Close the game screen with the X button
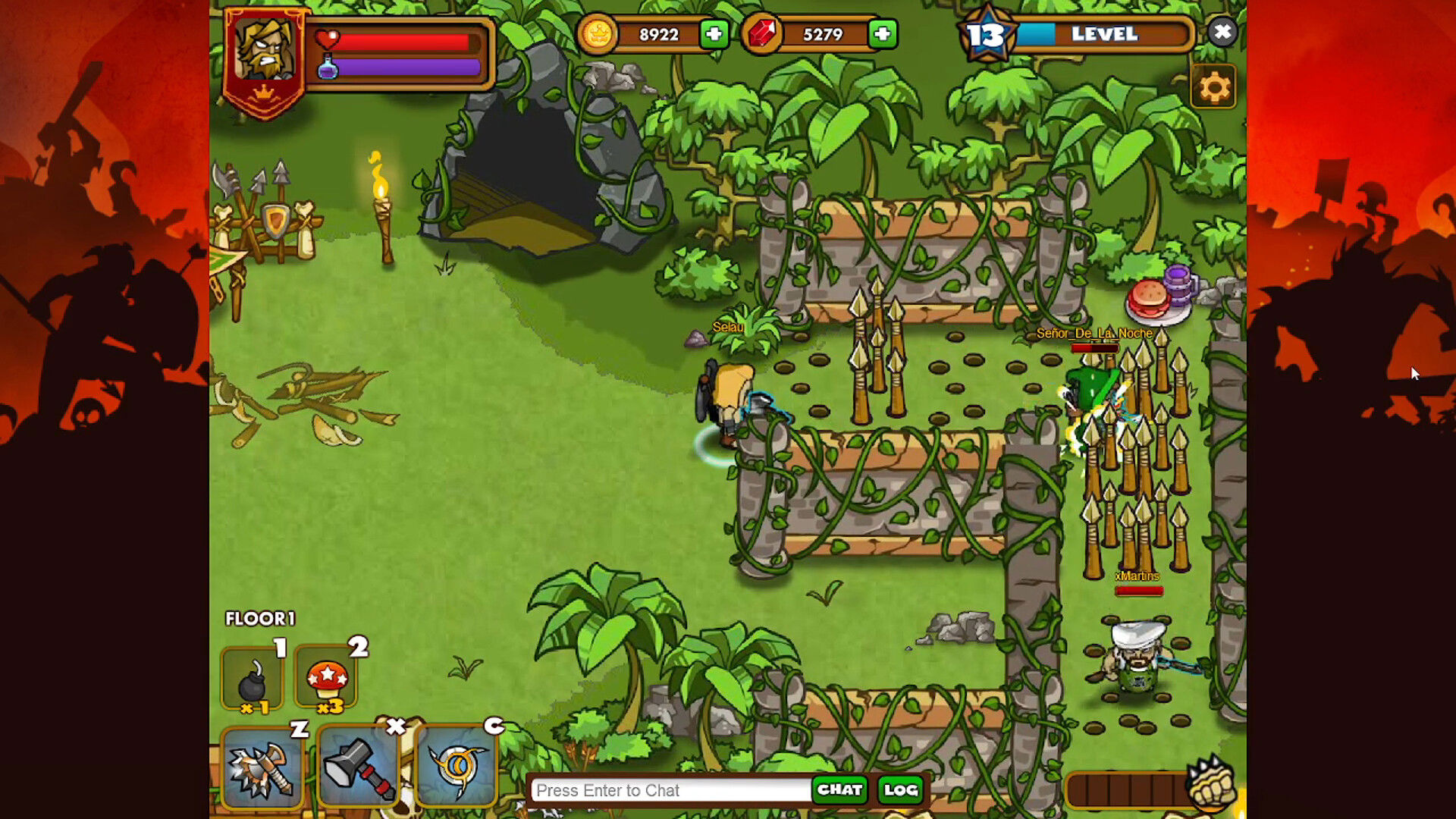 coord(1222,33)
